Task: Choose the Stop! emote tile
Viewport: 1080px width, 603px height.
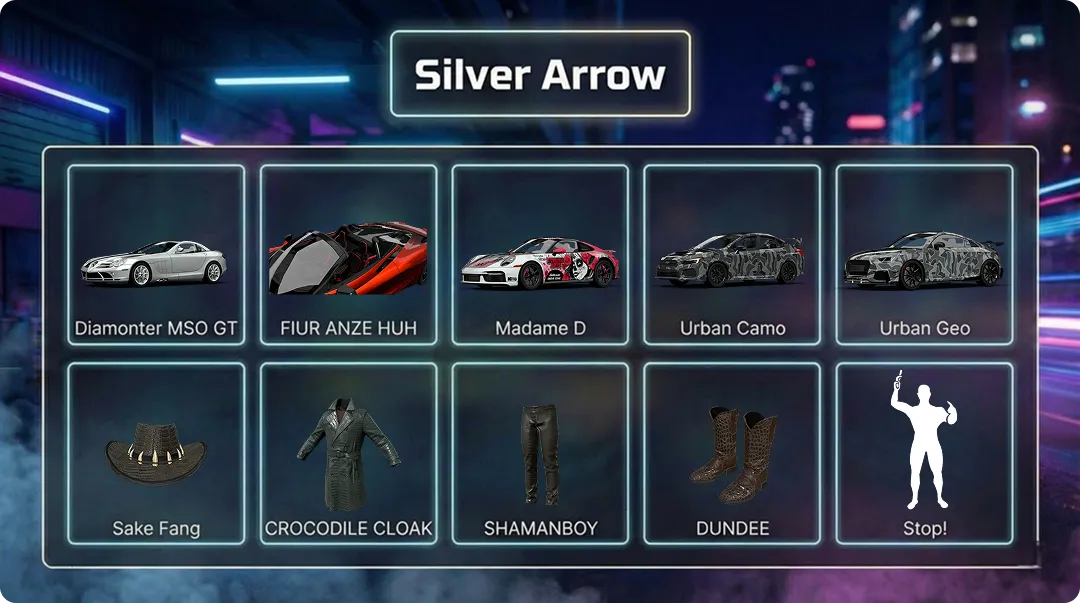Action: tap(924, 453)
